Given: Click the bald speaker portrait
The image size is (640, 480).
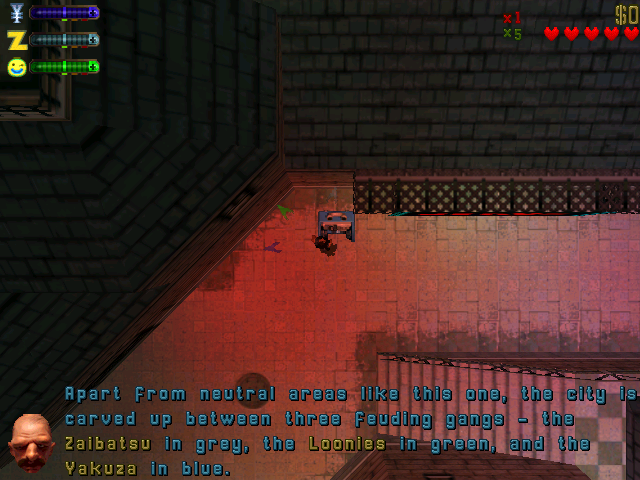Looking at the screenshot, I should point(32,441).
